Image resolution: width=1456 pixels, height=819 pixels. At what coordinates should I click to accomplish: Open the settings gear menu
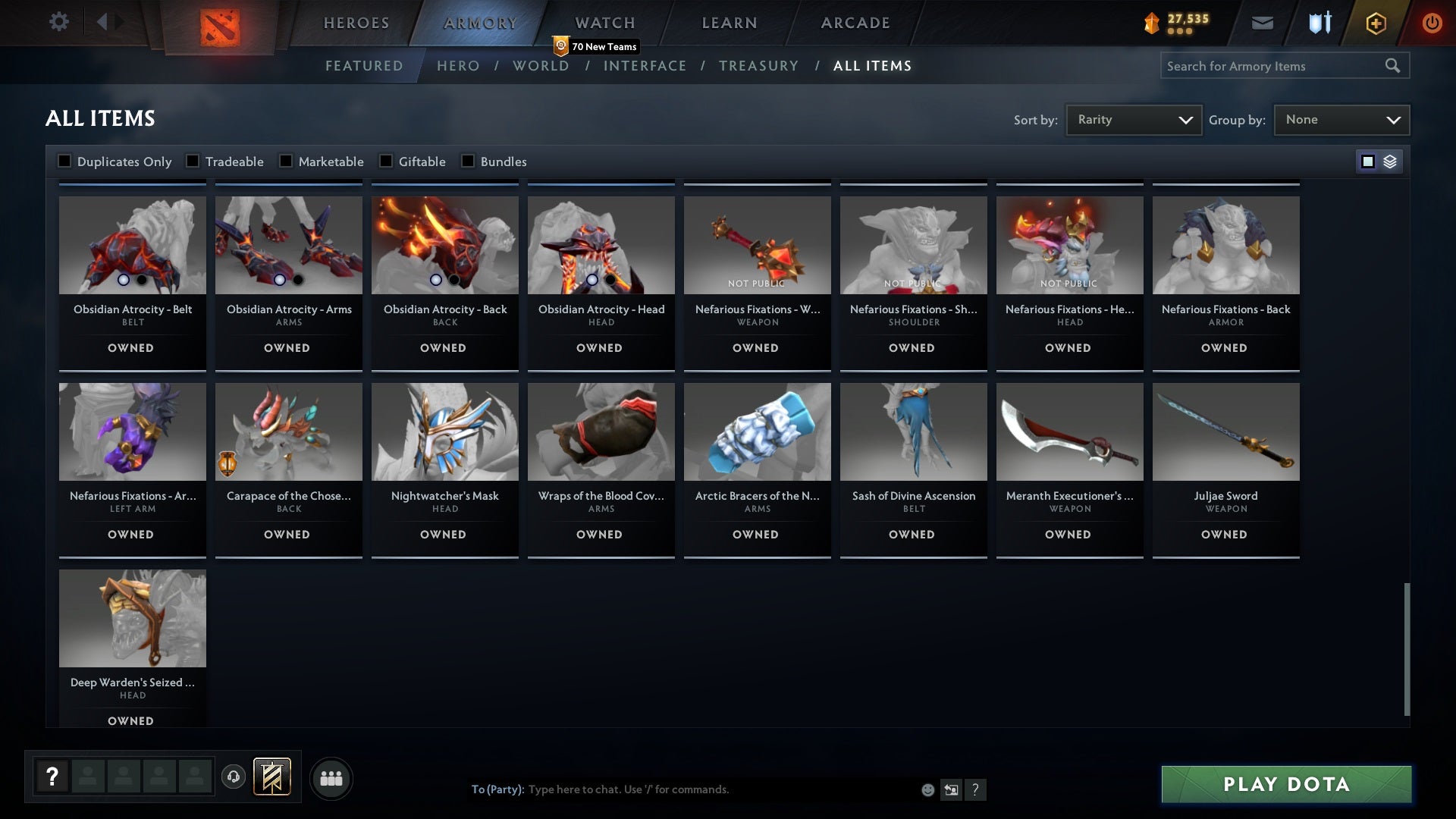click(59, 22)
